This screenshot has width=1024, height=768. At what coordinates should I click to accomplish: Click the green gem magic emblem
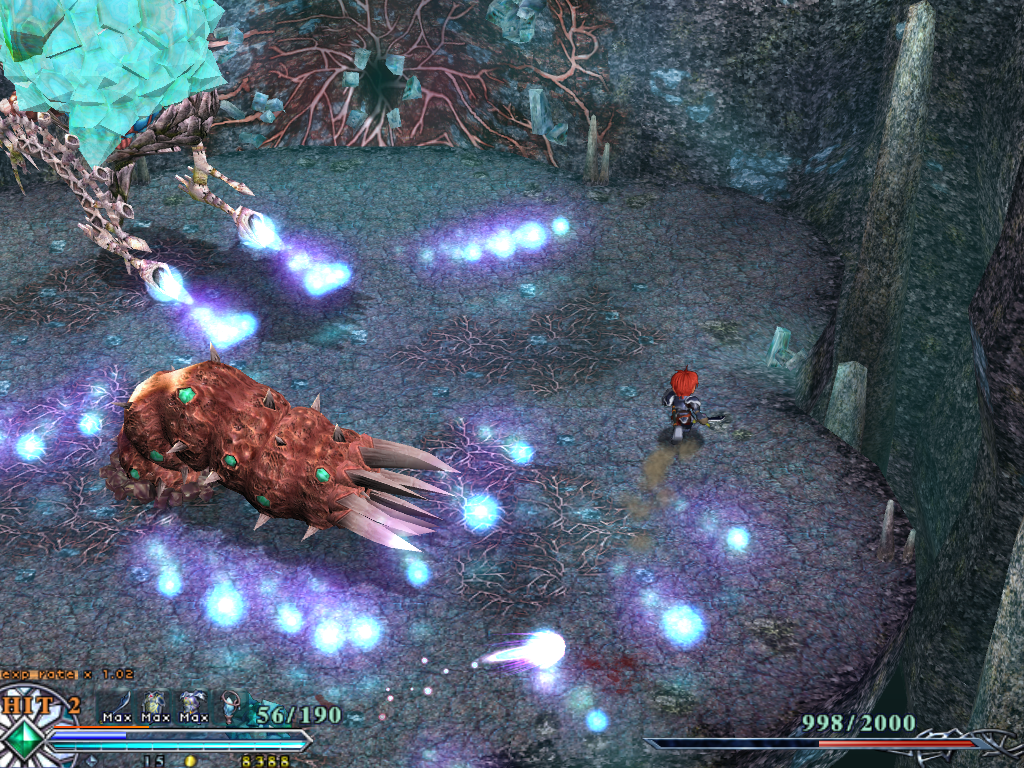coord(24,739)
